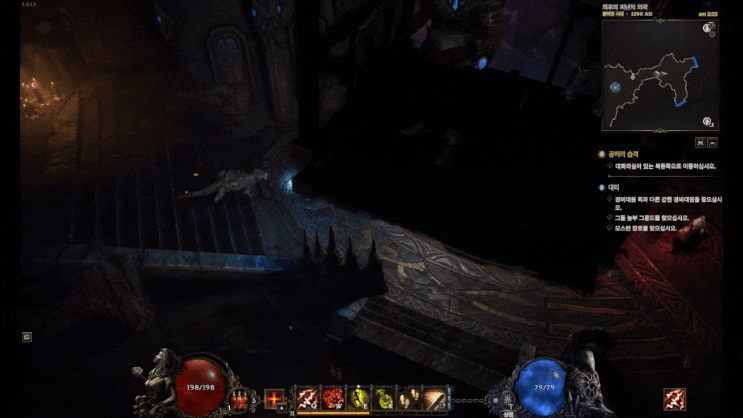Activate the yellow-green figure skill
This screenshot has width=743, height=418.
point(359,399)
